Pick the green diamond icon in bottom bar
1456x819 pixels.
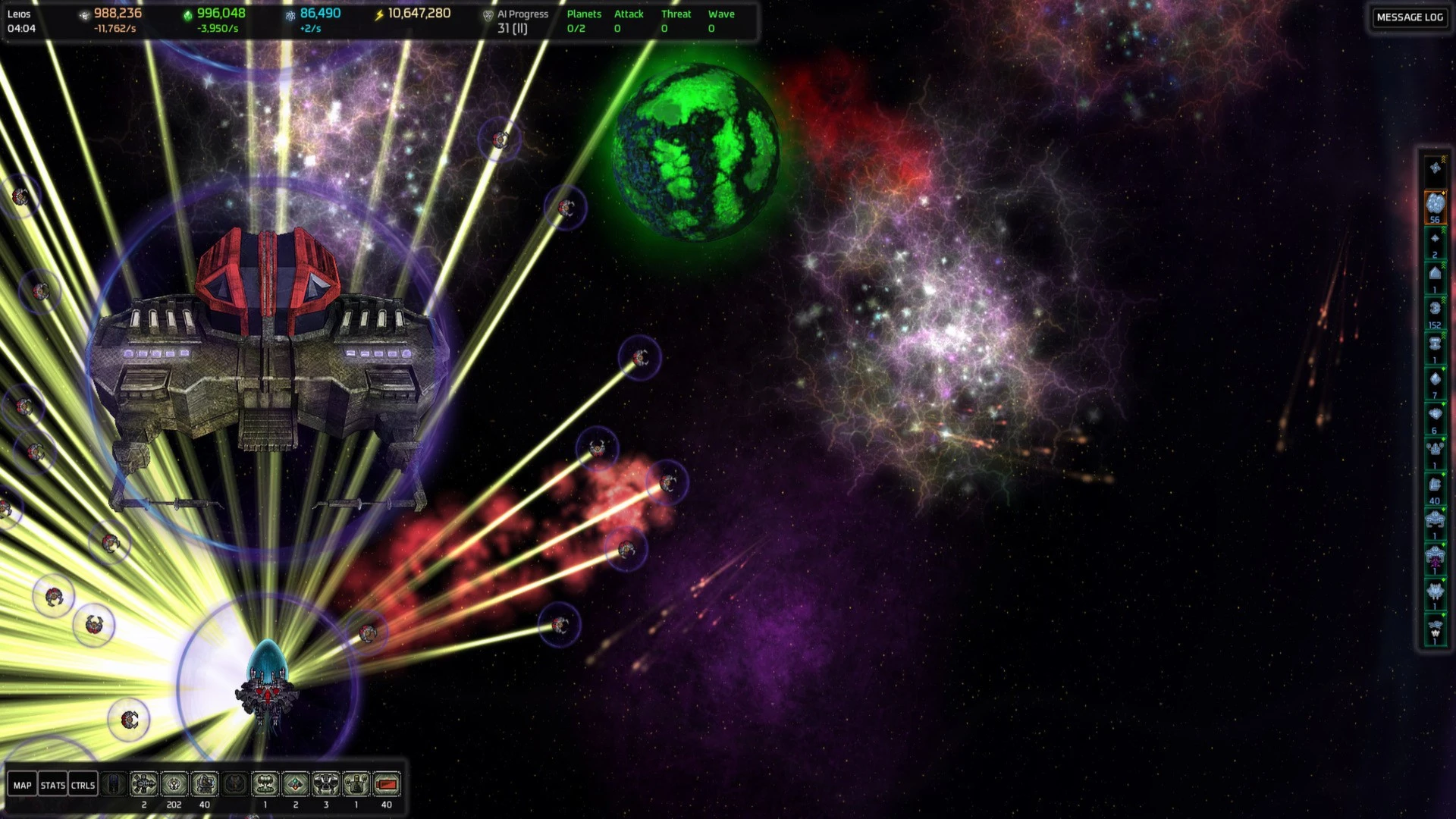[296, 784]
